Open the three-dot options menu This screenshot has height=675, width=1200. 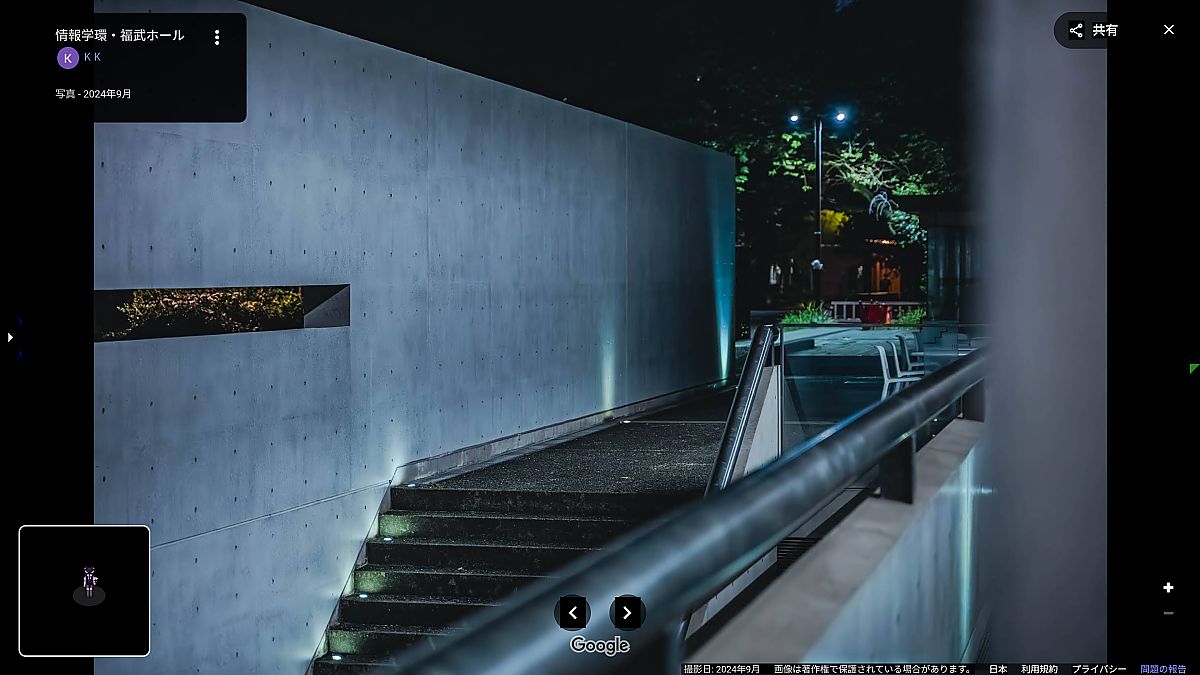[217, 37]
